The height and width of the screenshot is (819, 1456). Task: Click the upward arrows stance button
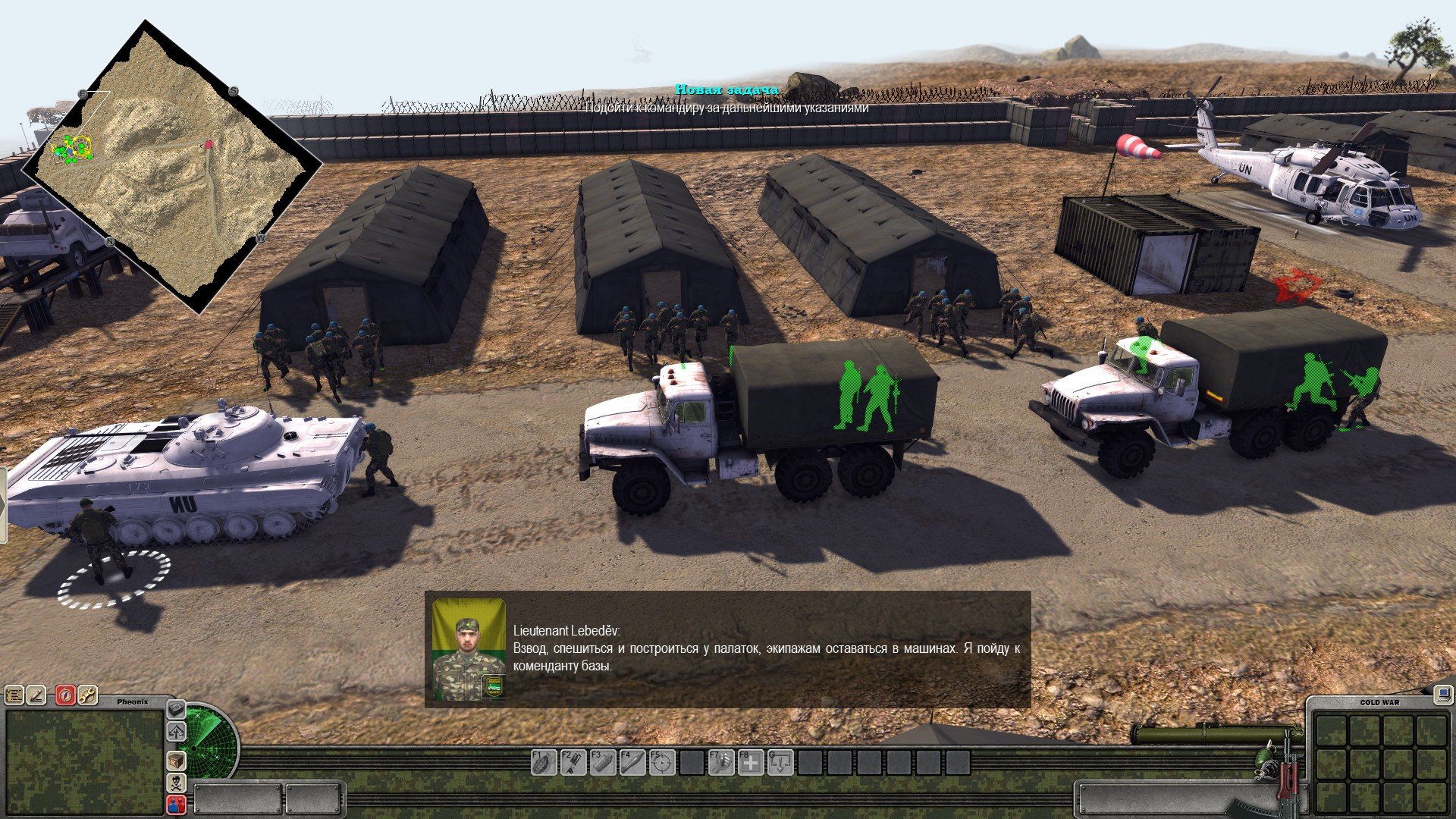176,732
